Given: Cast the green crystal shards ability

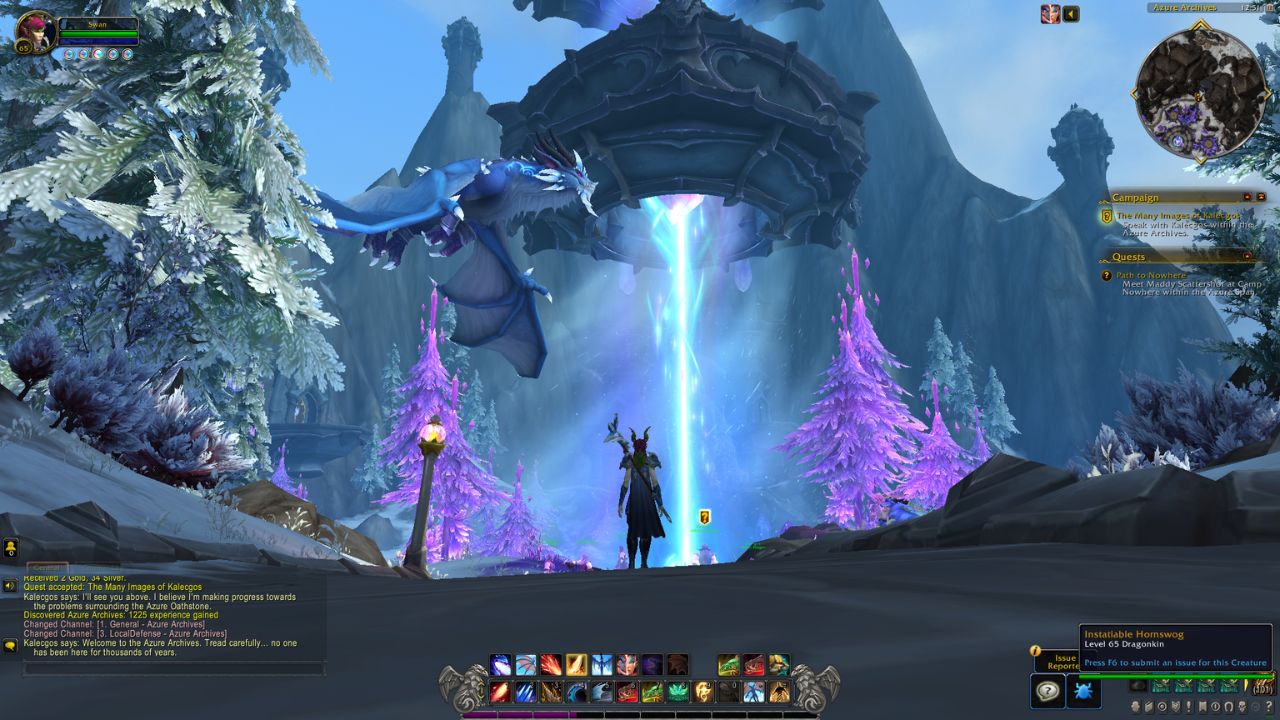Looking at the screenshot, I should click(x=677, y=692).
